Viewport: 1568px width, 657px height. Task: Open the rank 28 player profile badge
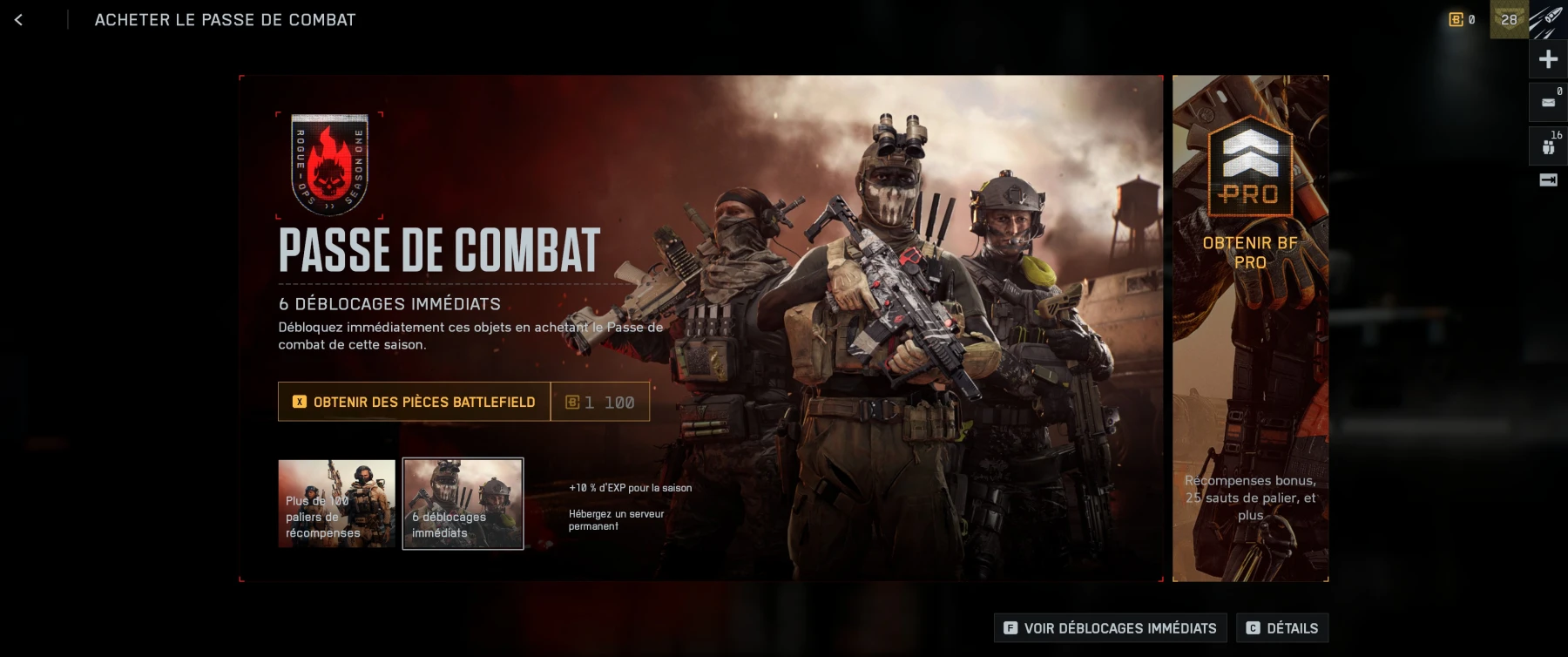[1509, 19]
